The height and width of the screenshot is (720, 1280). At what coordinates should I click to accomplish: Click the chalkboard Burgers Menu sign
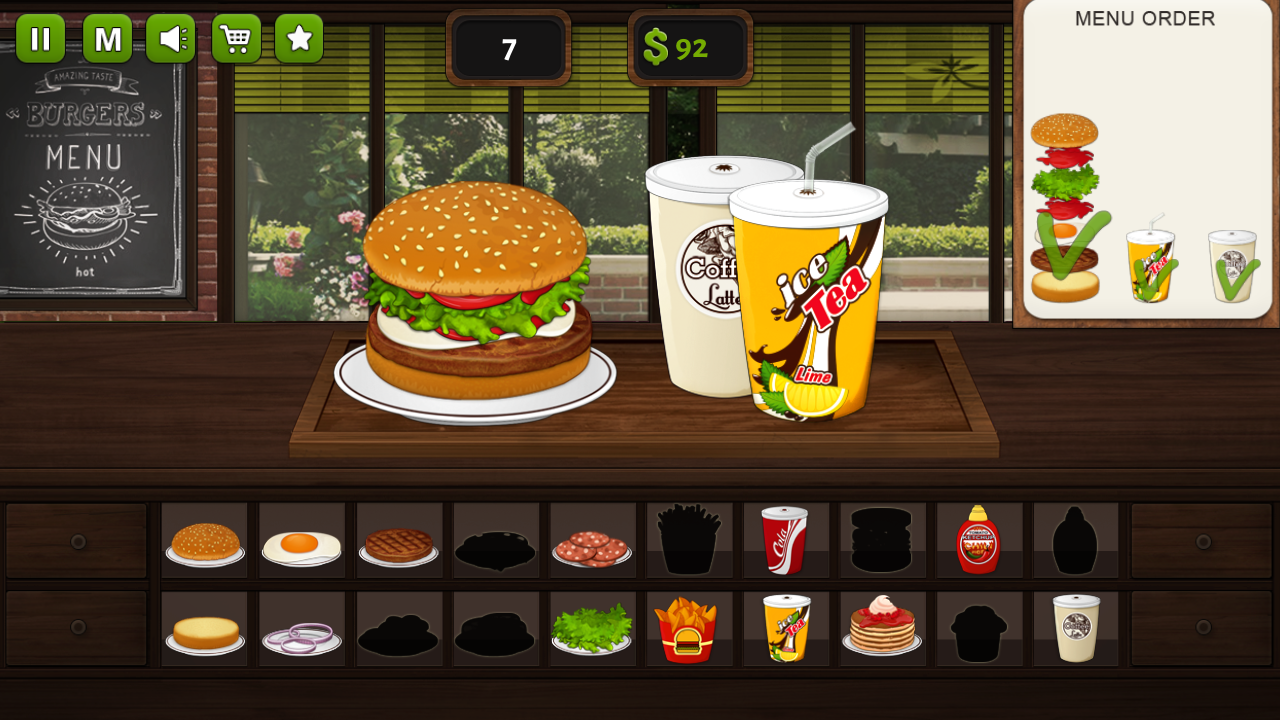click(85, 180)
